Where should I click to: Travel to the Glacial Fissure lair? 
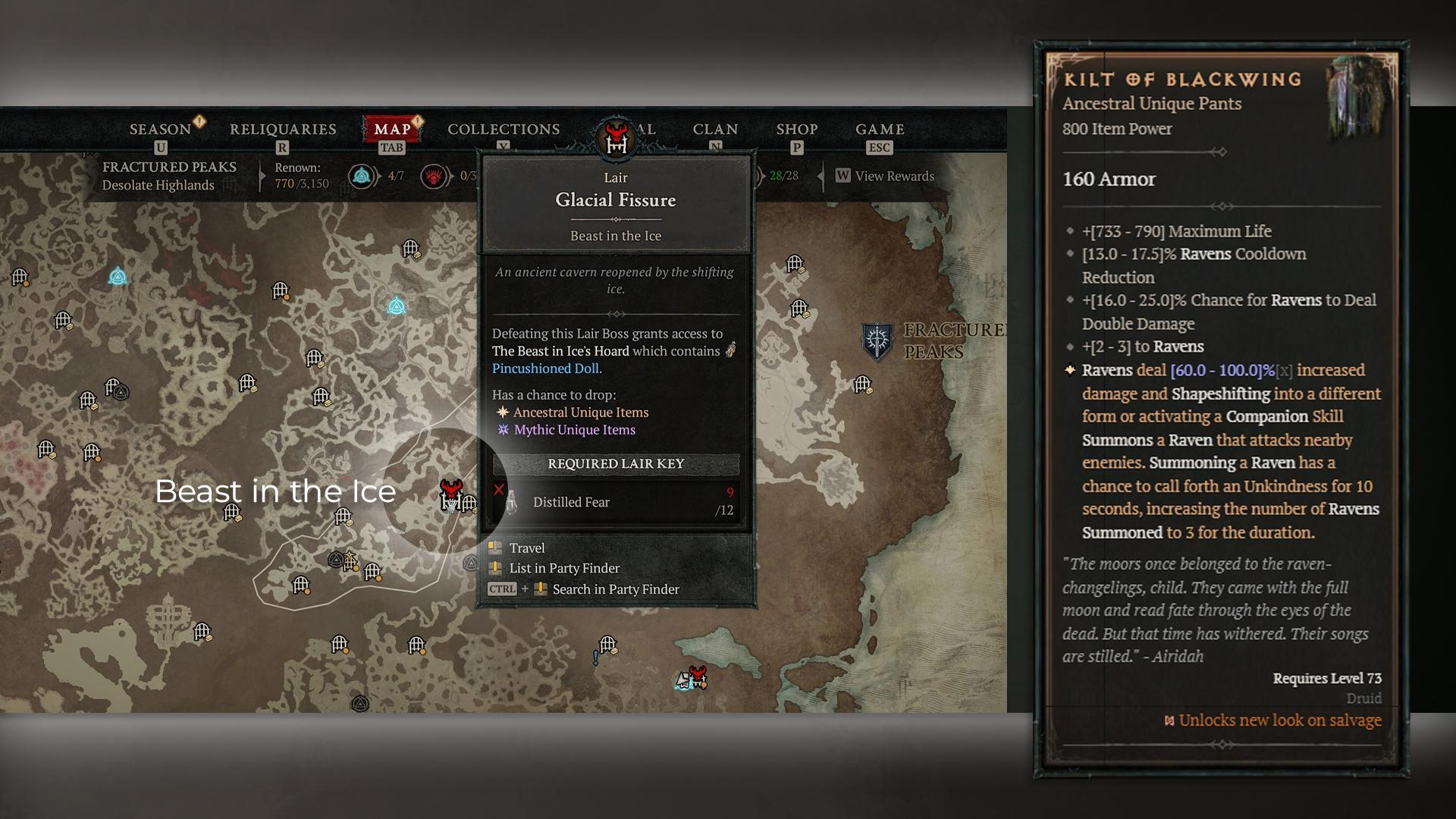coord(527,548)
